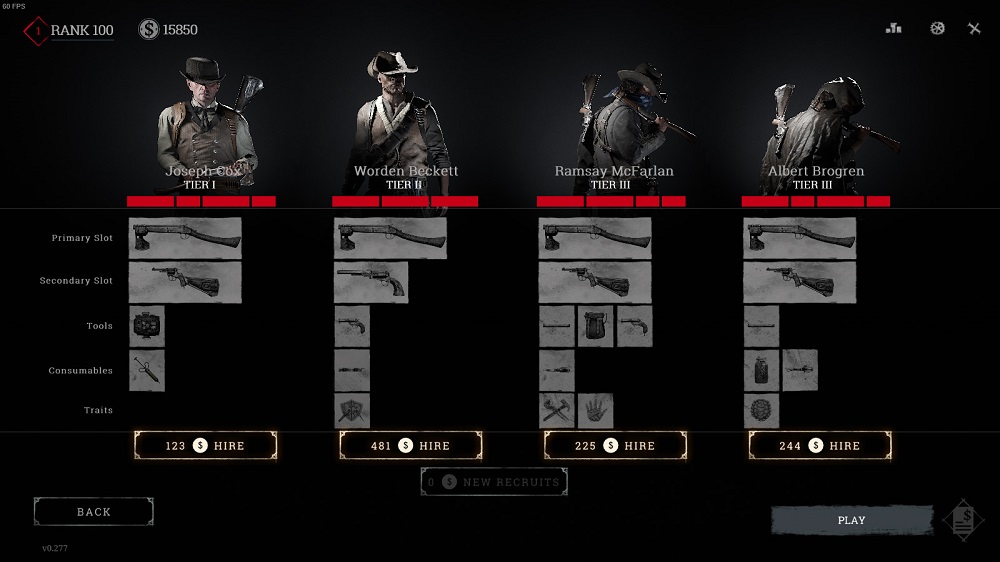The width and height of the screenshot is (1000, 562).
Task: Hire Joseph Cox for 123
Action: click(205, 446)
